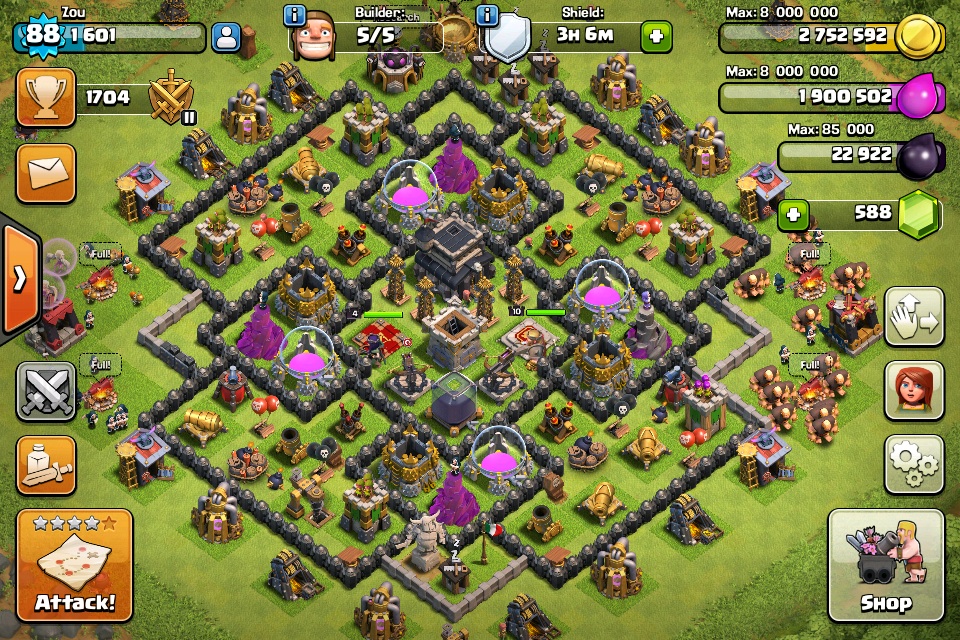This screenshot has height=640, width=960.
Task: Open the hand-and-arrow layout editor button
Action: click(914, 317)
